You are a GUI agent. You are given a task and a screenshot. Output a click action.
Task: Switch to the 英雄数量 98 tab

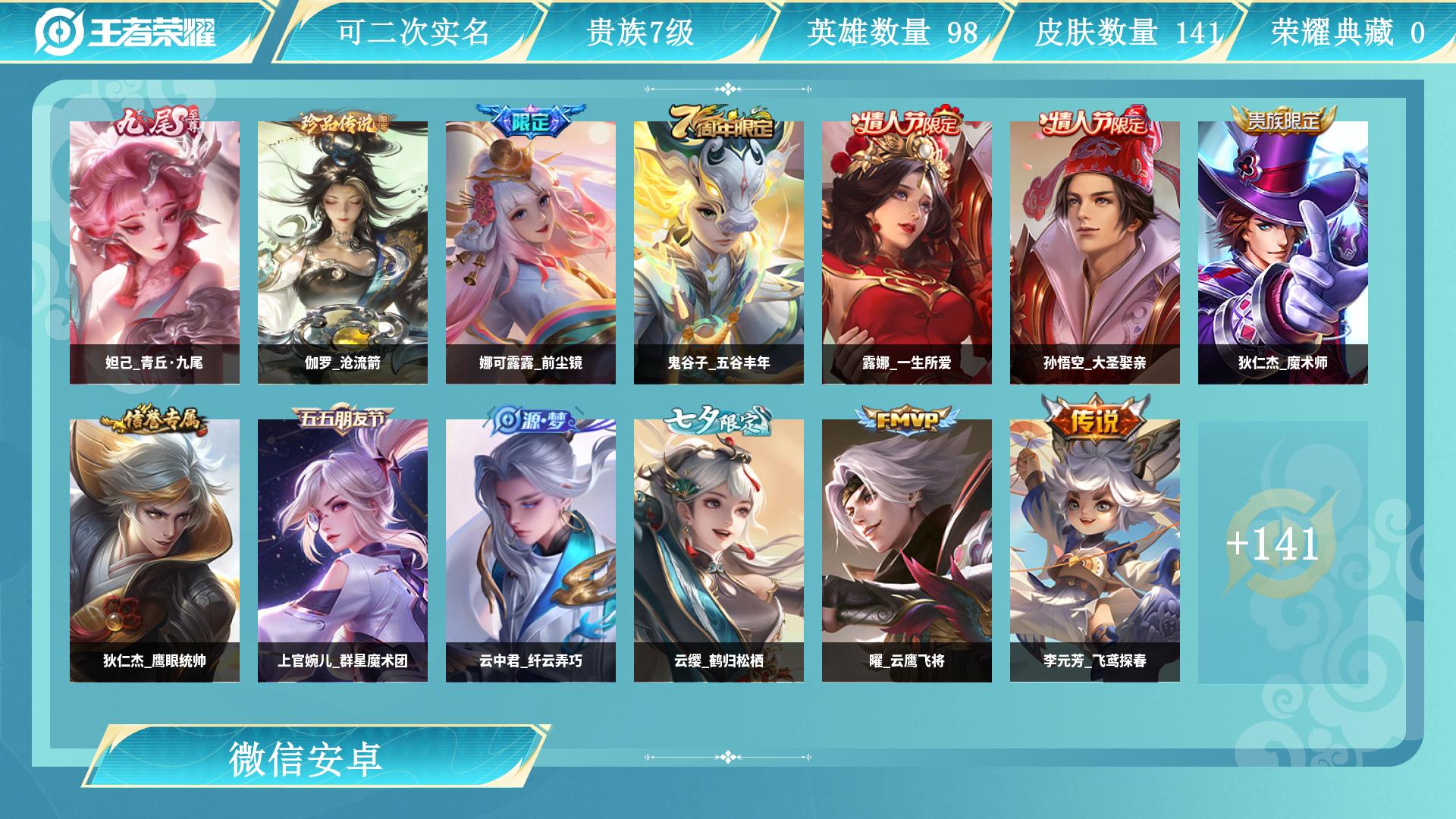click(x=892, y=32)
